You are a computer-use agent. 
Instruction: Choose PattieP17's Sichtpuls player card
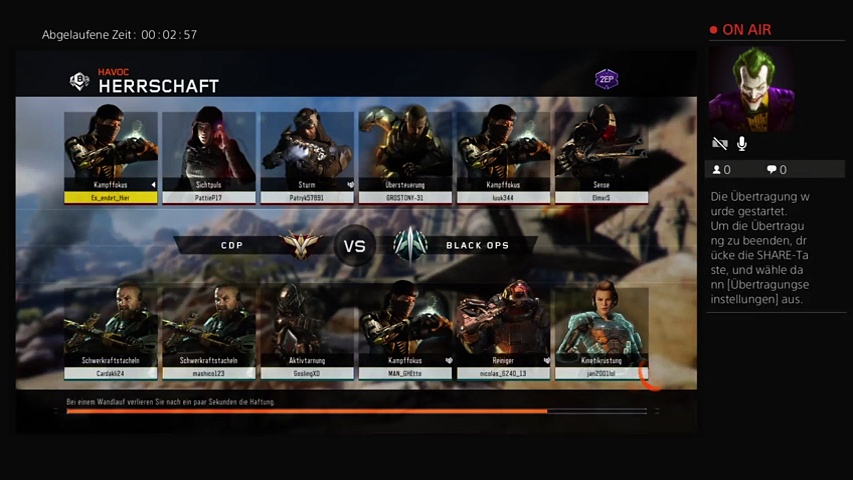209,156
